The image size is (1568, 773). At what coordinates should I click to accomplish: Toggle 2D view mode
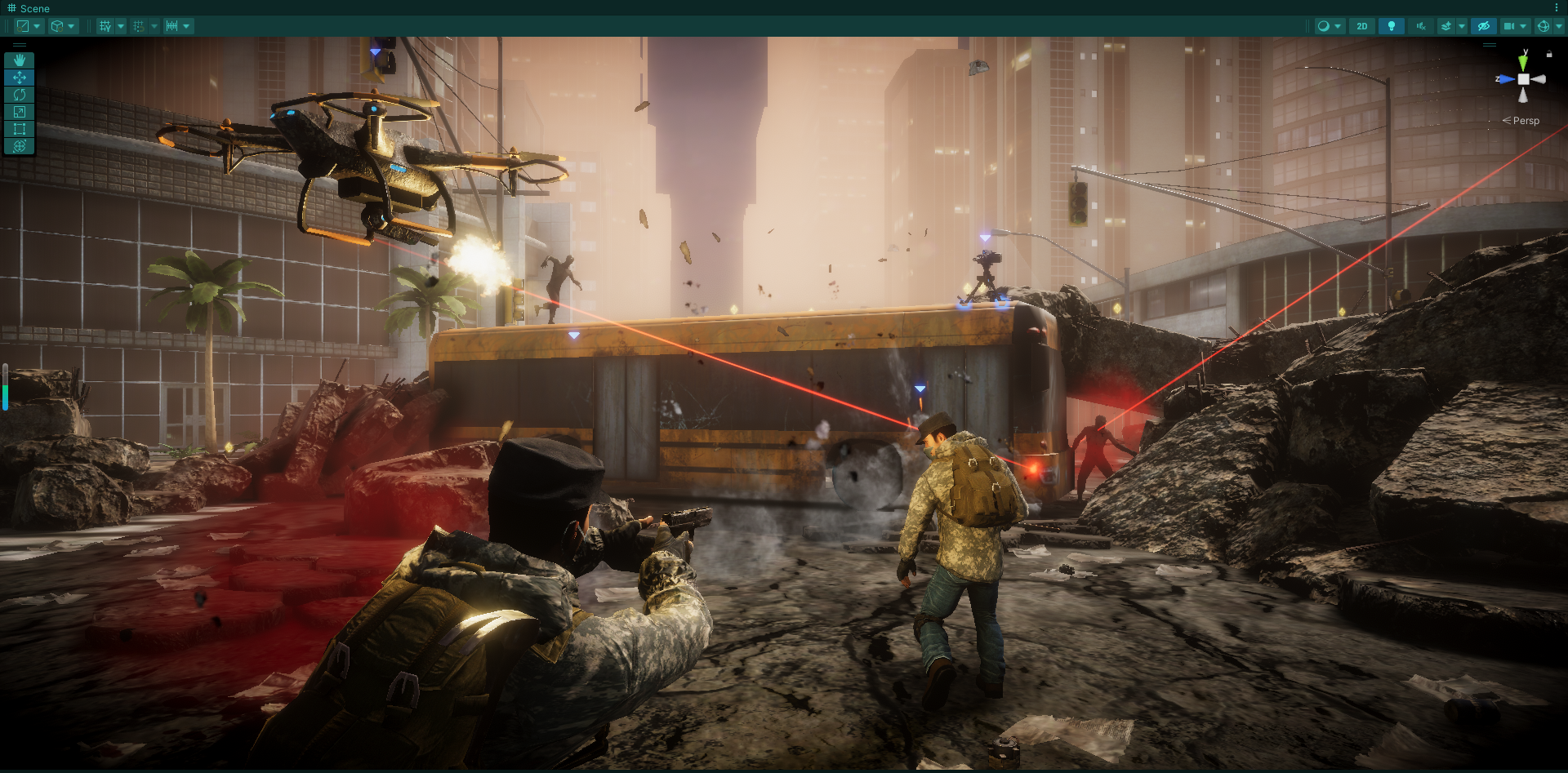point(1361,26)
